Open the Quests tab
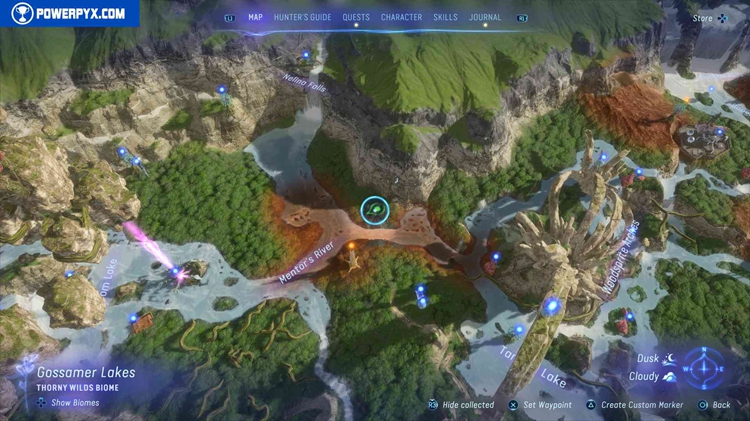 click(356, 17)
